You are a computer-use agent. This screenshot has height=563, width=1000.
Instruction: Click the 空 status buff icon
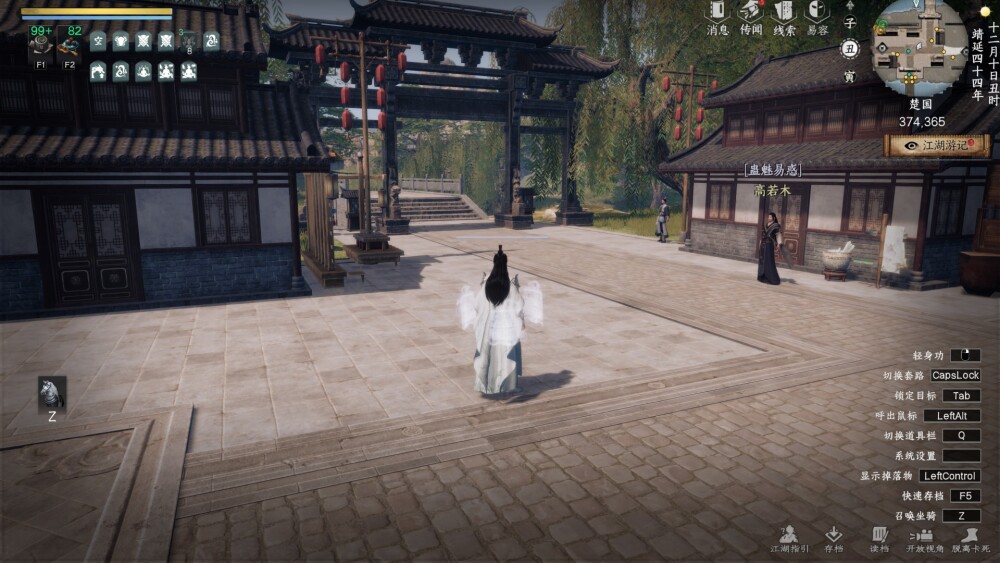(98, 41)
